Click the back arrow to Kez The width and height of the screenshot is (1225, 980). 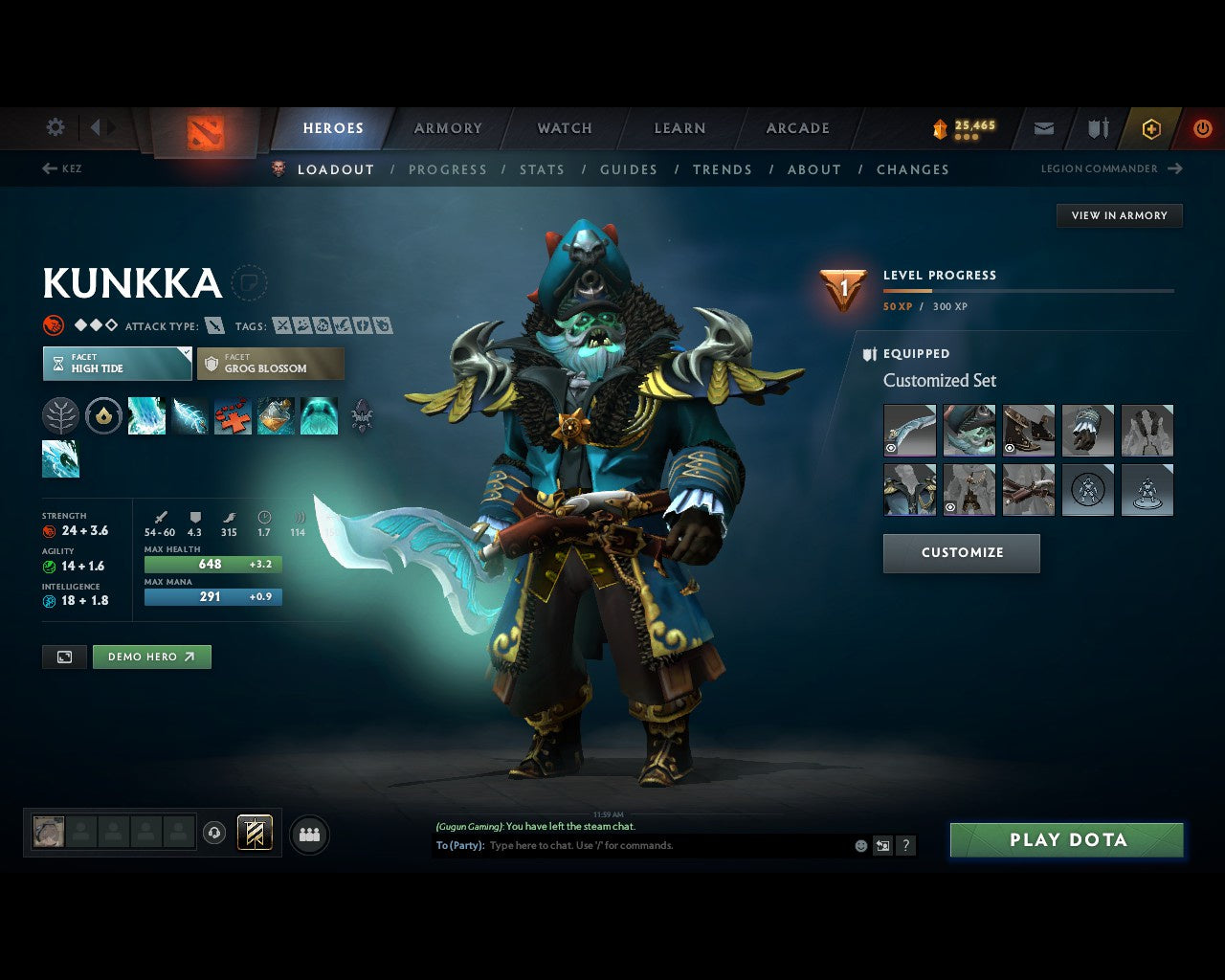48,168
